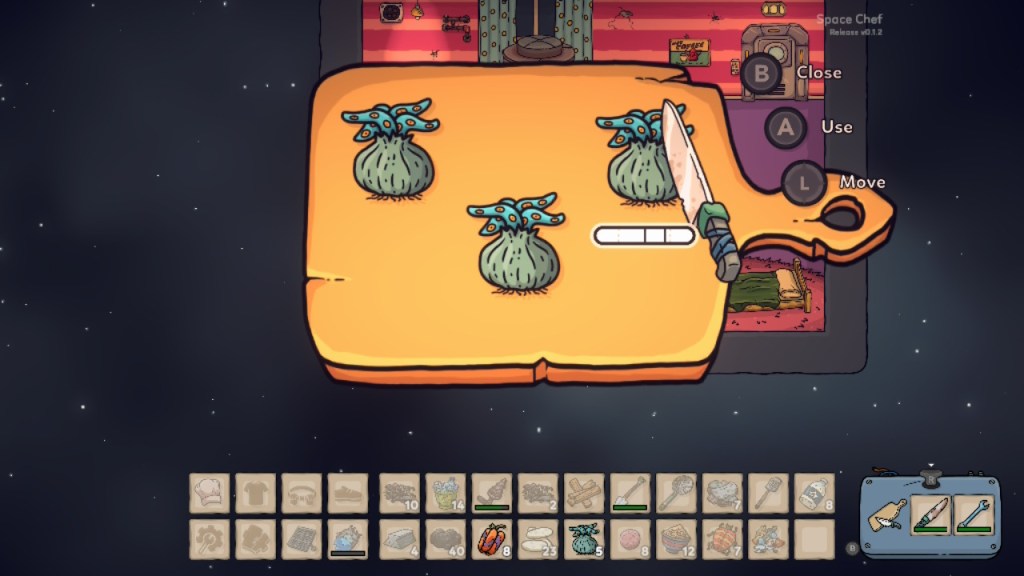The image size is (1024, 576).
Task: Select the grey rock pile stack of 40
Action: tap(446, 539)
